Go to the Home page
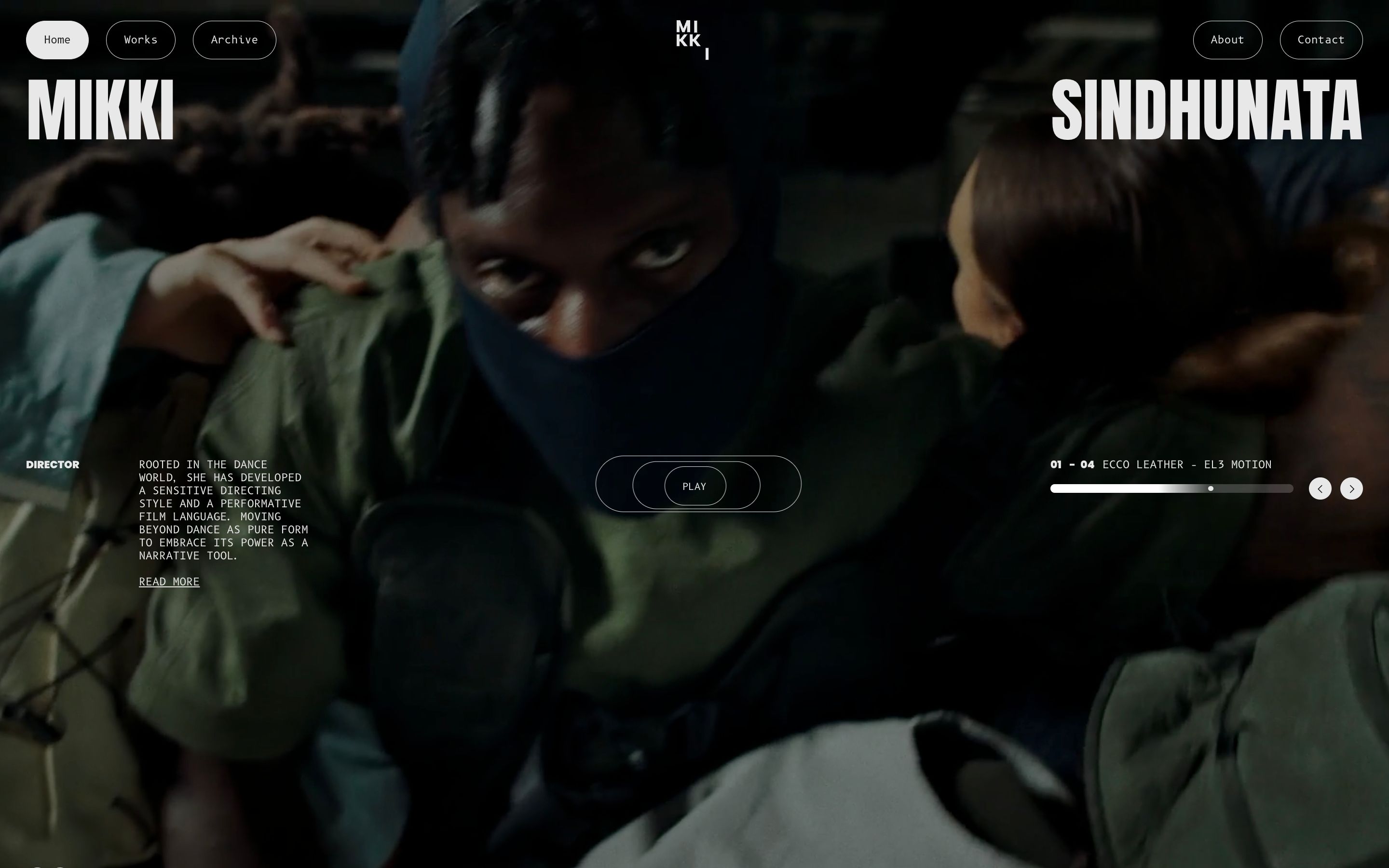The height and width of the screenshot is (868, 1389). tap(57, 40)
